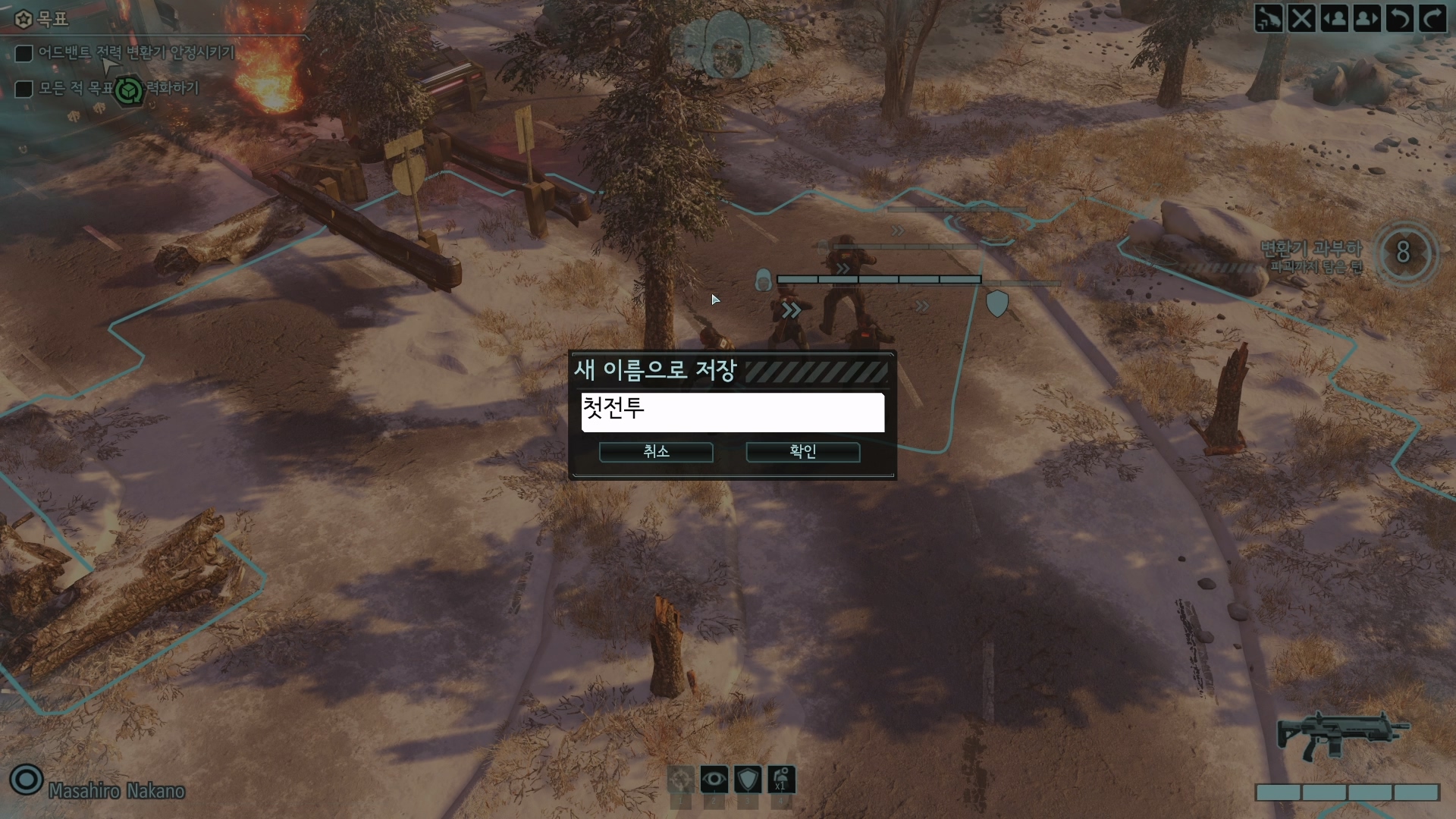The height and width of the screenshot is (819, 1456).
Task: Cancel the save with the 취소 button
Action: tap(656, 452)
